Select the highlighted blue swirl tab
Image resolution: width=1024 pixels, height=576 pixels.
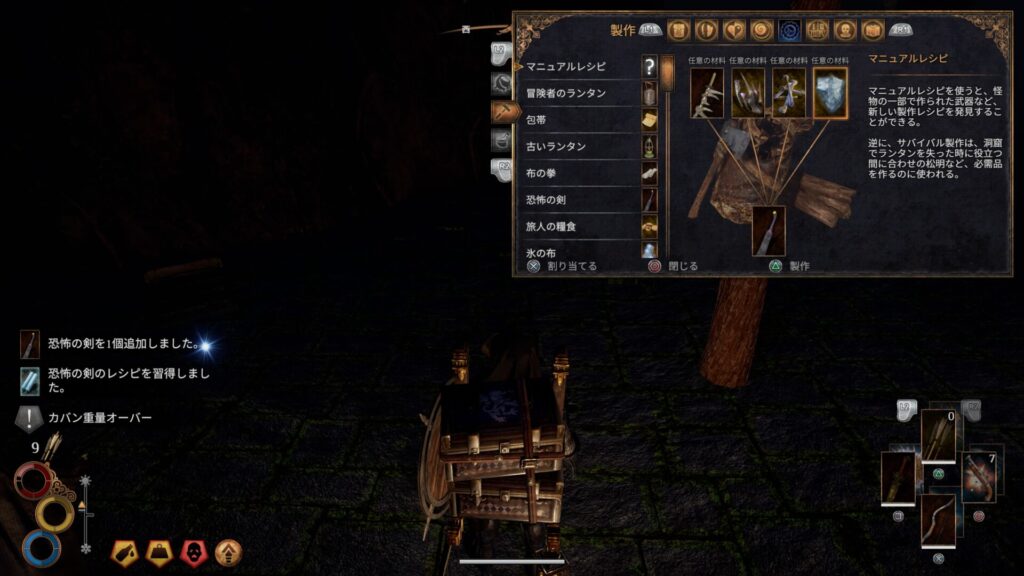pos(790,30)
